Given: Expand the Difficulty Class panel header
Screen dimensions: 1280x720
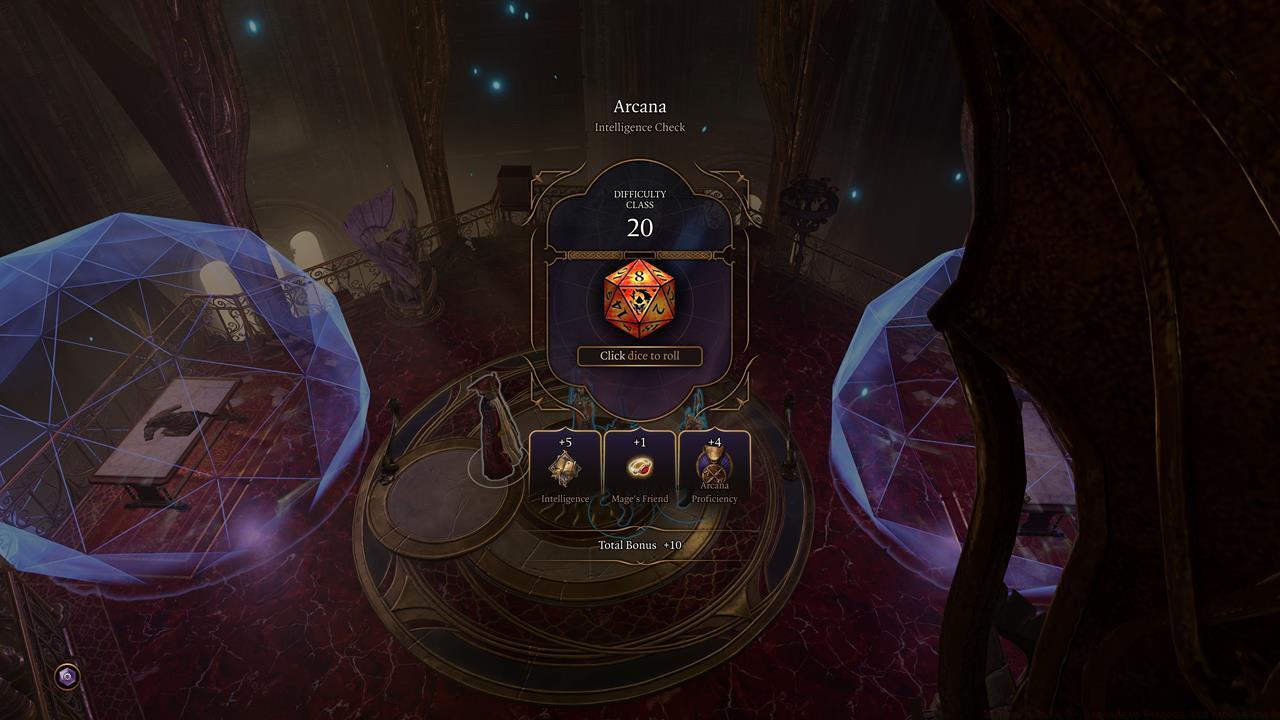Looking at the screenshot, I should [x=640, y=200].
